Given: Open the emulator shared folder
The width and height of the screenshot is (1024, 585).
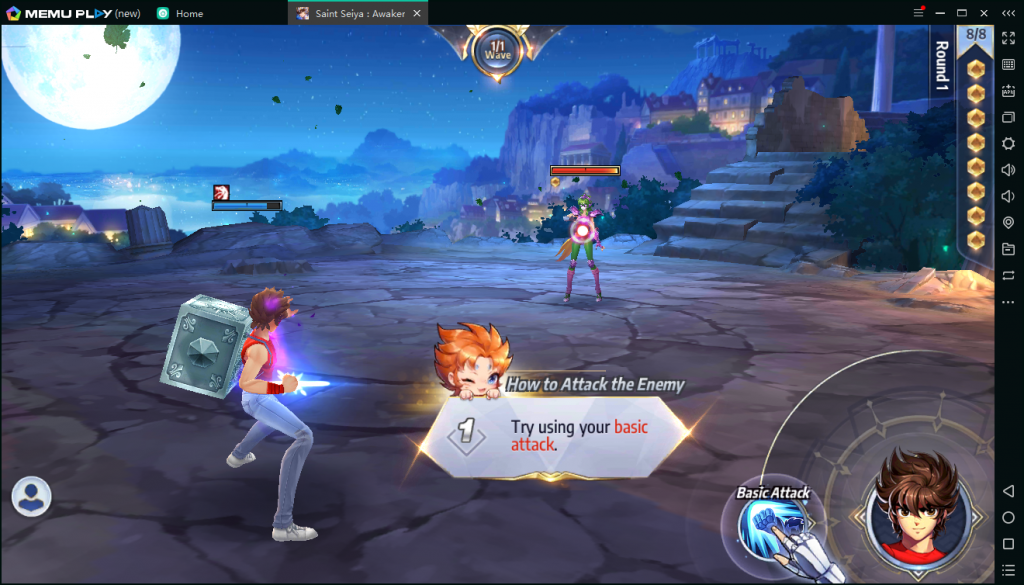Looking at the screenshot, I should (x=1008, y=249).
